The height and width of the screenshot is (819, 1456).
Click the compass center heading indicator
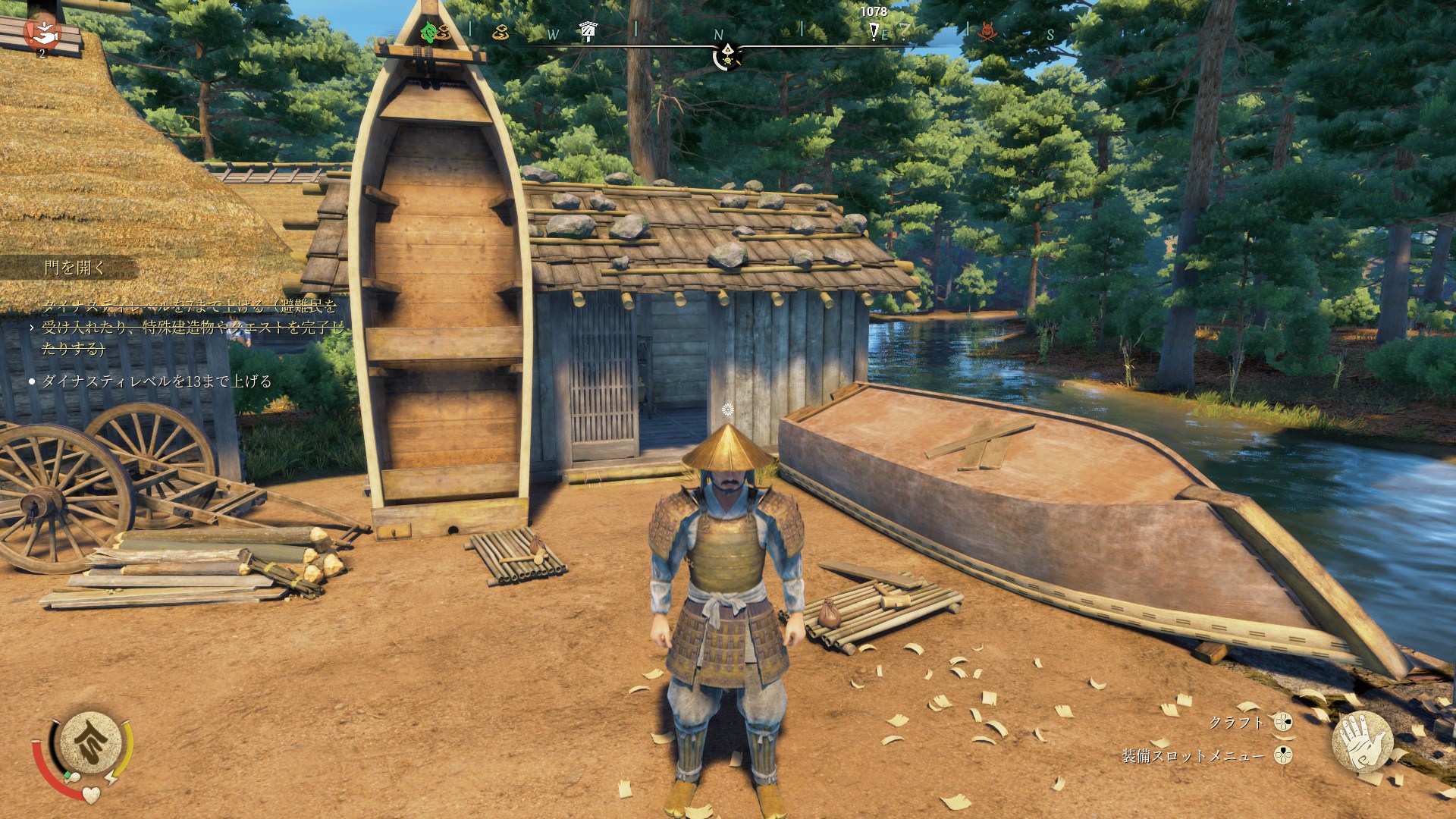[727, 55]
